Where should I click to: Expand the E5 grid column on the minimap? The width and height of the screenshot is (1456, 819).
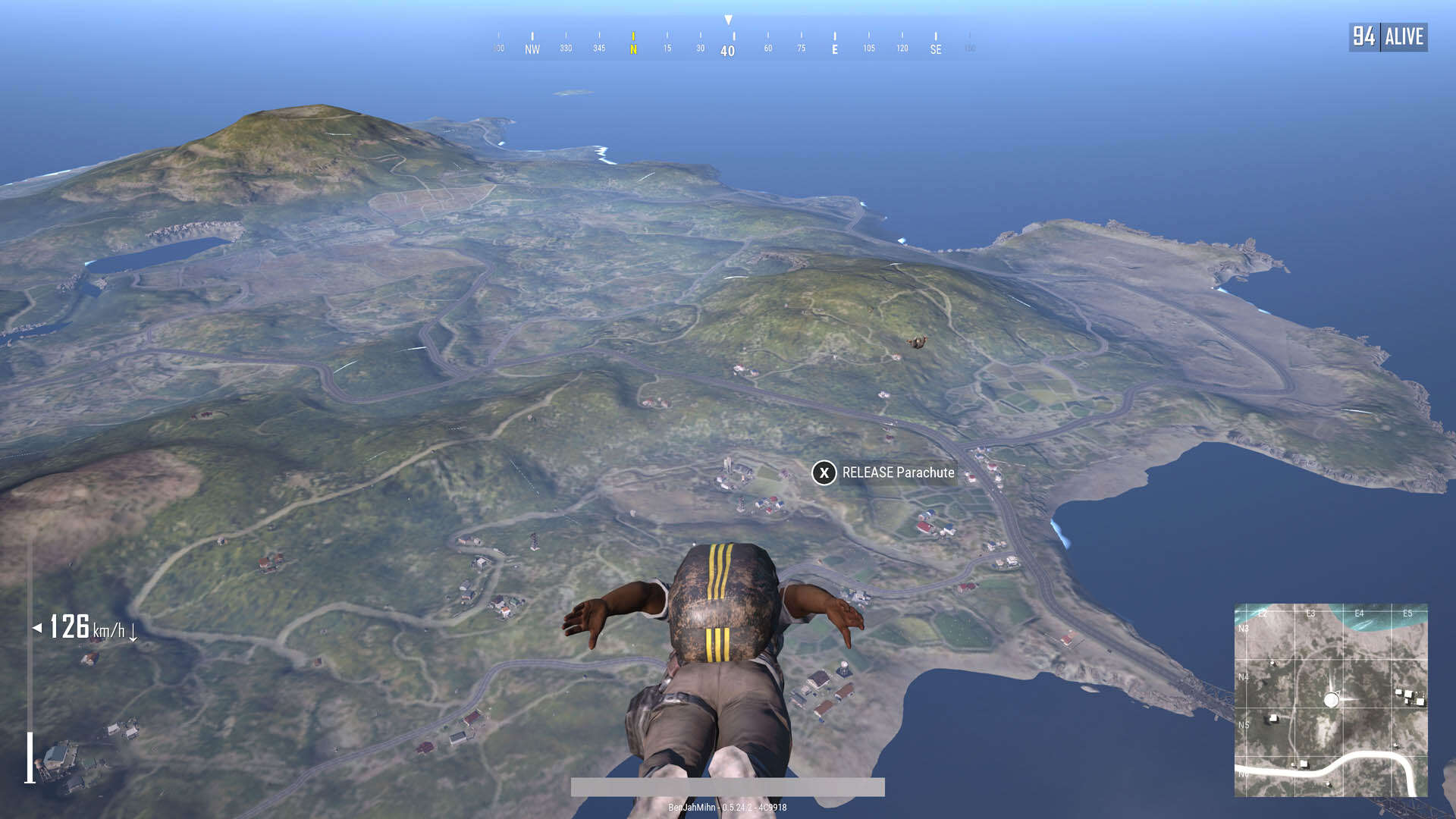click(1408, 613)
